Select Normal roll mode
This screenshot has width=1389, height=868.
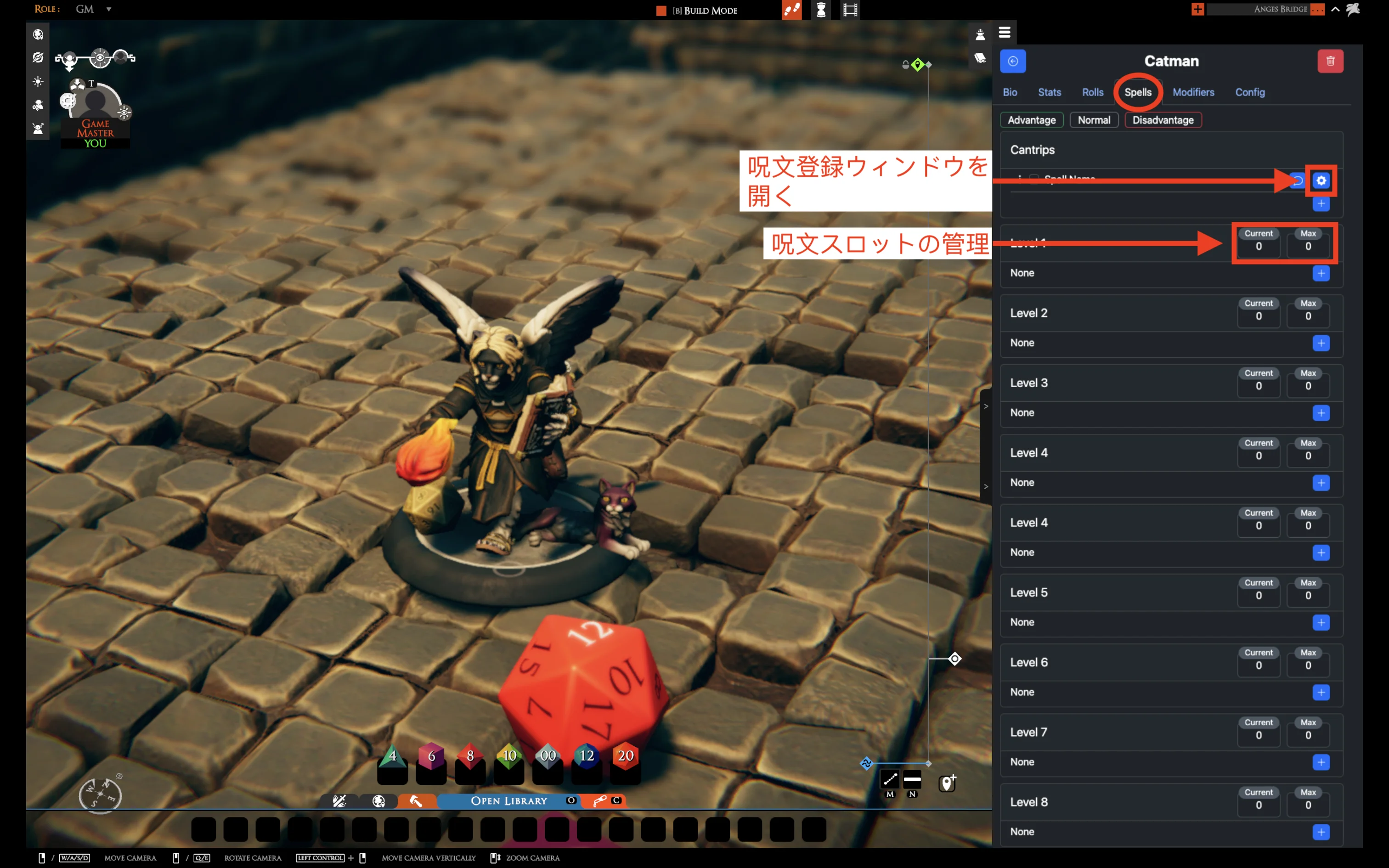pyautogui.click(x=1093, y=120)
